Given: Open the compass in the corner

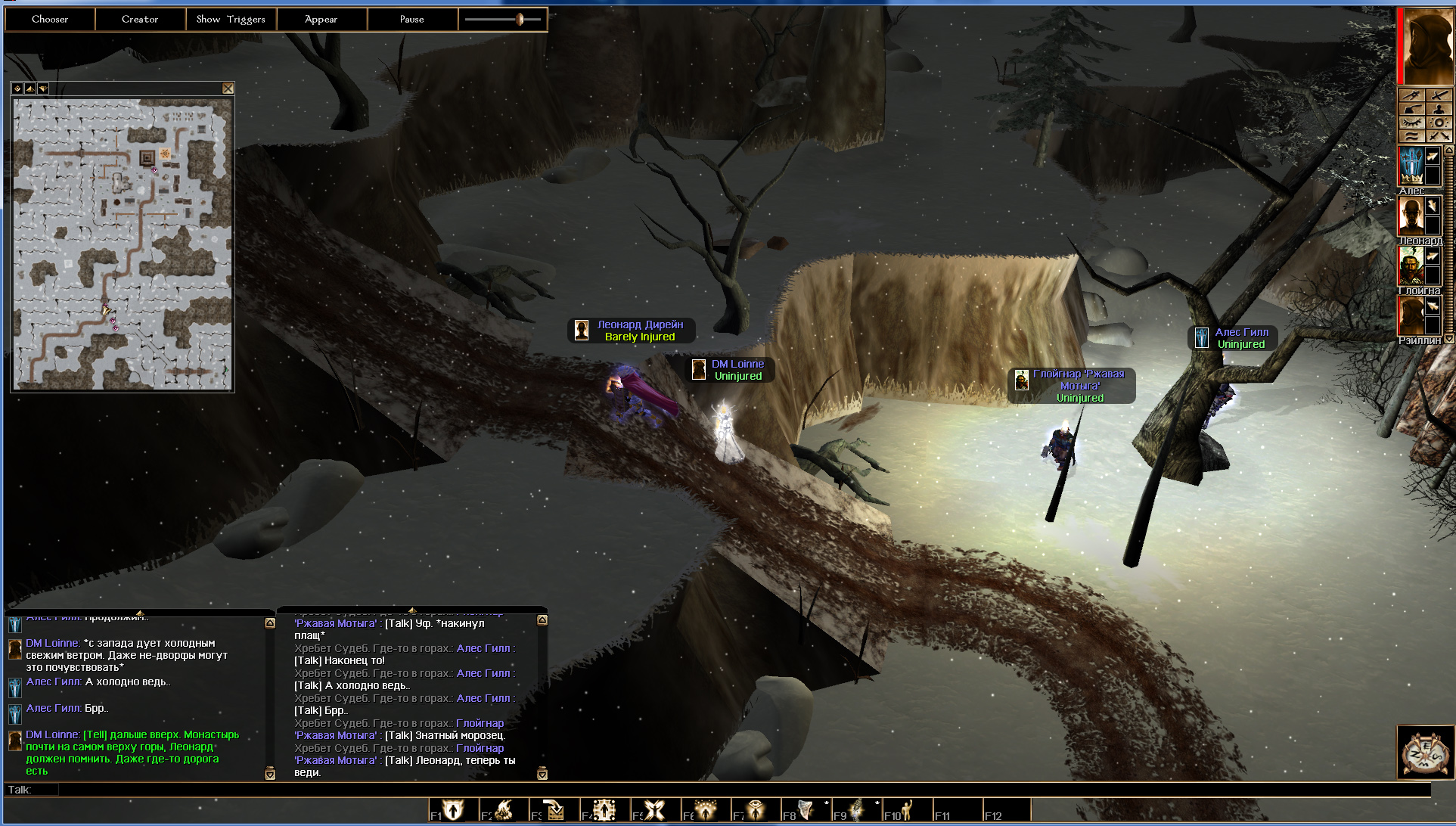Looking at the screenshot, I should [x=1425, y=752].
